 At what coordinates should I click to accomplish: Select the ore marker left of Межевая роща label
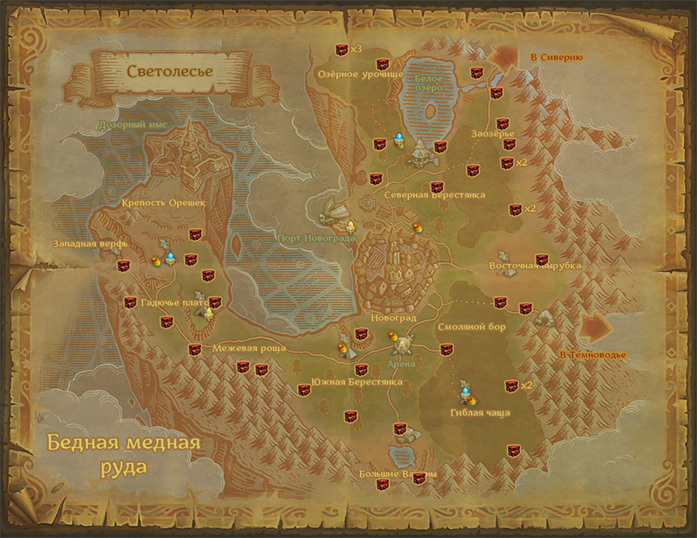click(195, 349)
